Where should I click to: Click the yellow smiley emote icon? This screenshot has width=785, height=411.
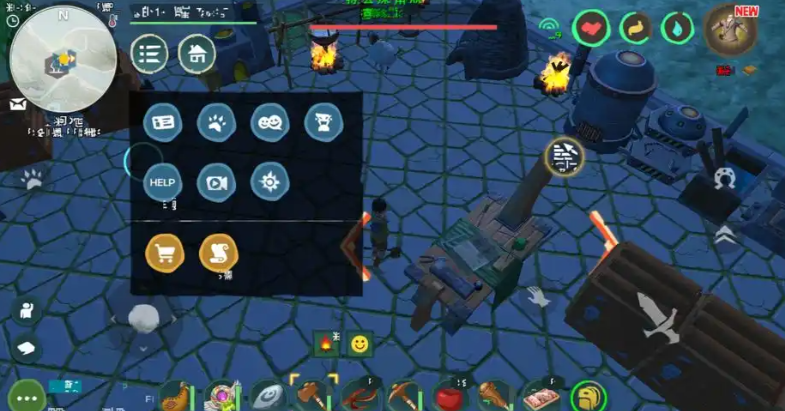pos(360,344)
